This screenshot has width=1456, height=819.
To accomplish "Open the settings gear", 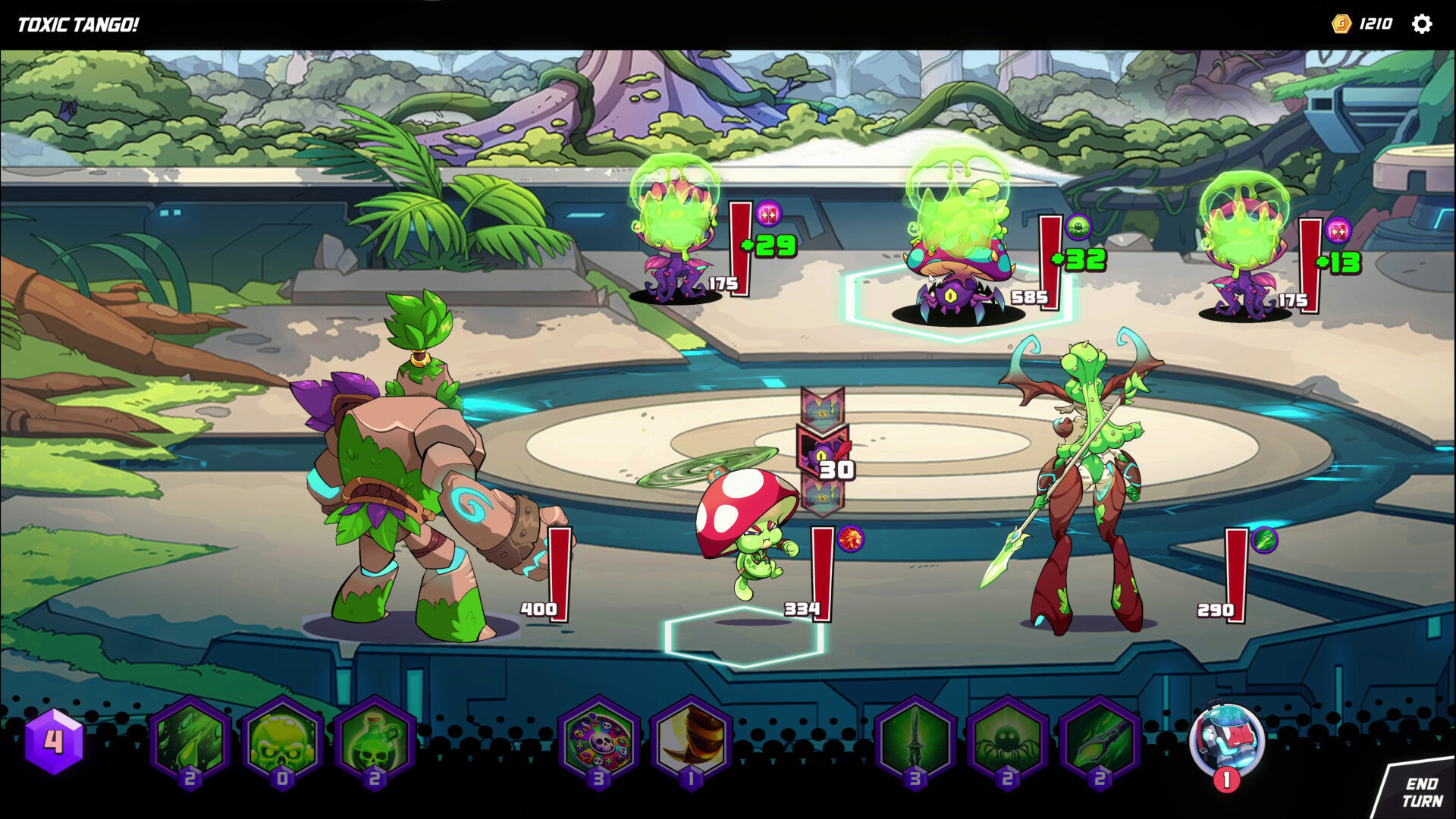I will [x=1423, y=24].
